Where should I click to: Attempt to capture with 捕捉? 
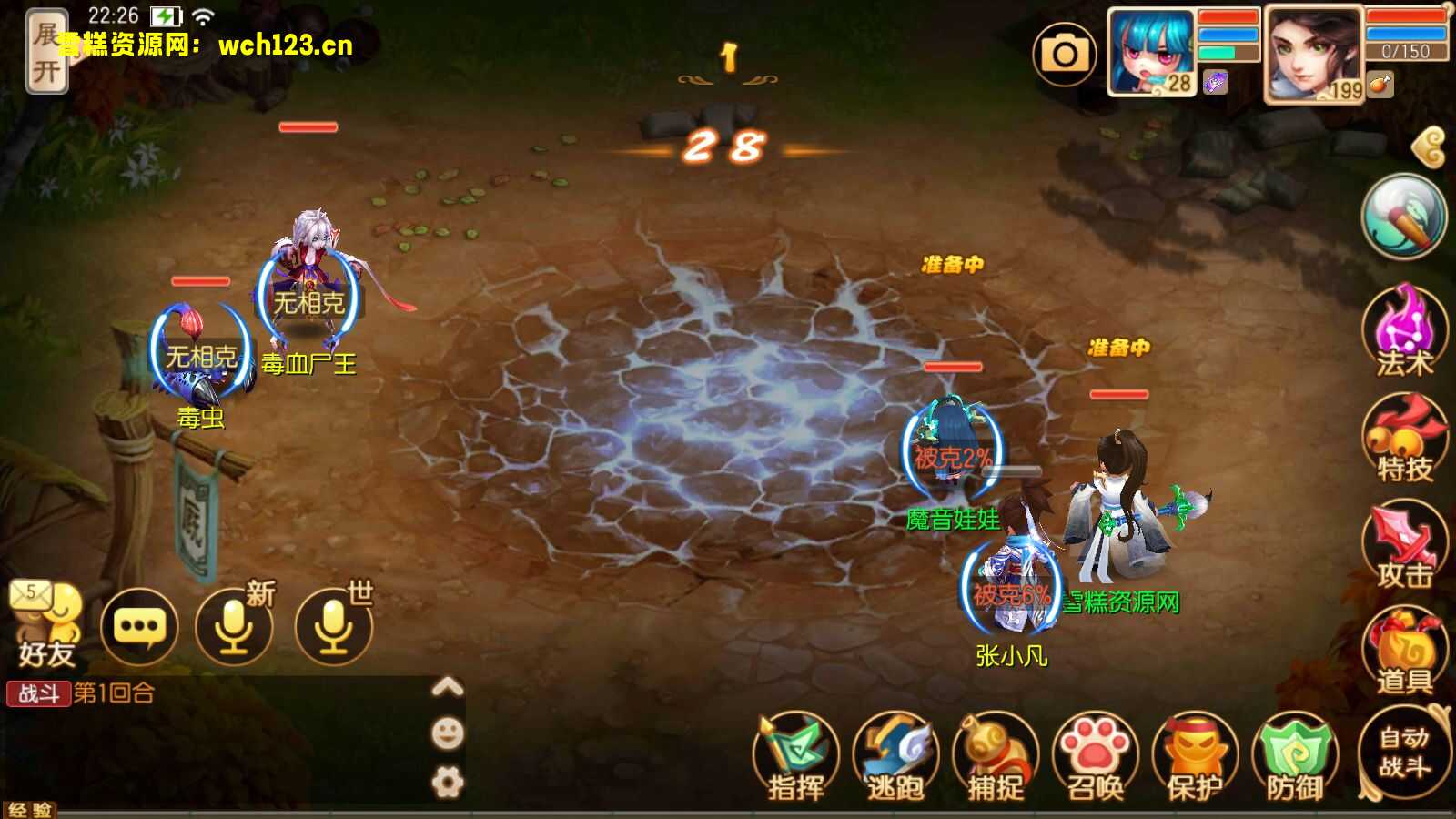[x=995, y=757]
